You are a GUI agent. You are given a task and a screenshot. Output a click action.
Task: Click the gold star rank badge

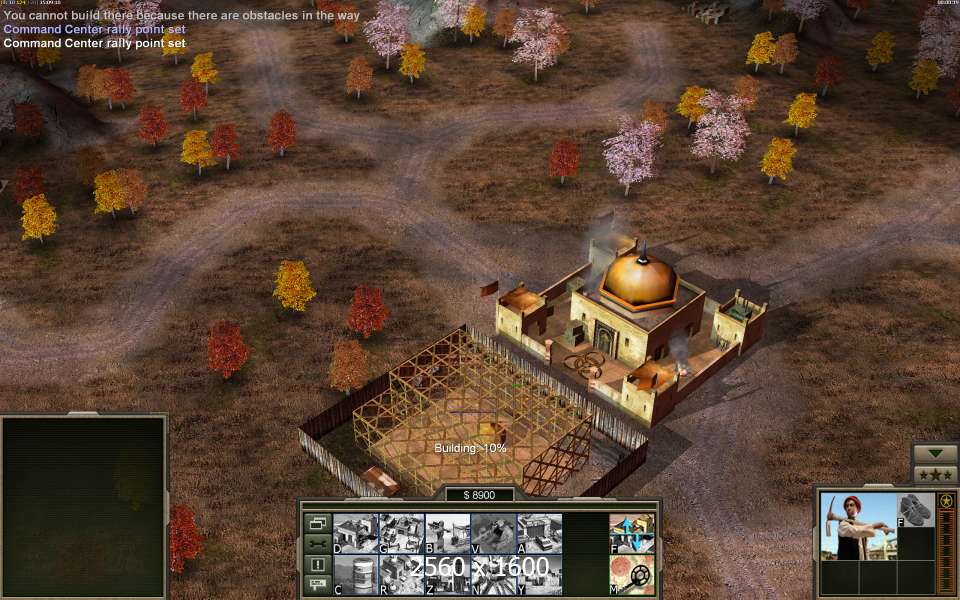[x=946, y=501]
